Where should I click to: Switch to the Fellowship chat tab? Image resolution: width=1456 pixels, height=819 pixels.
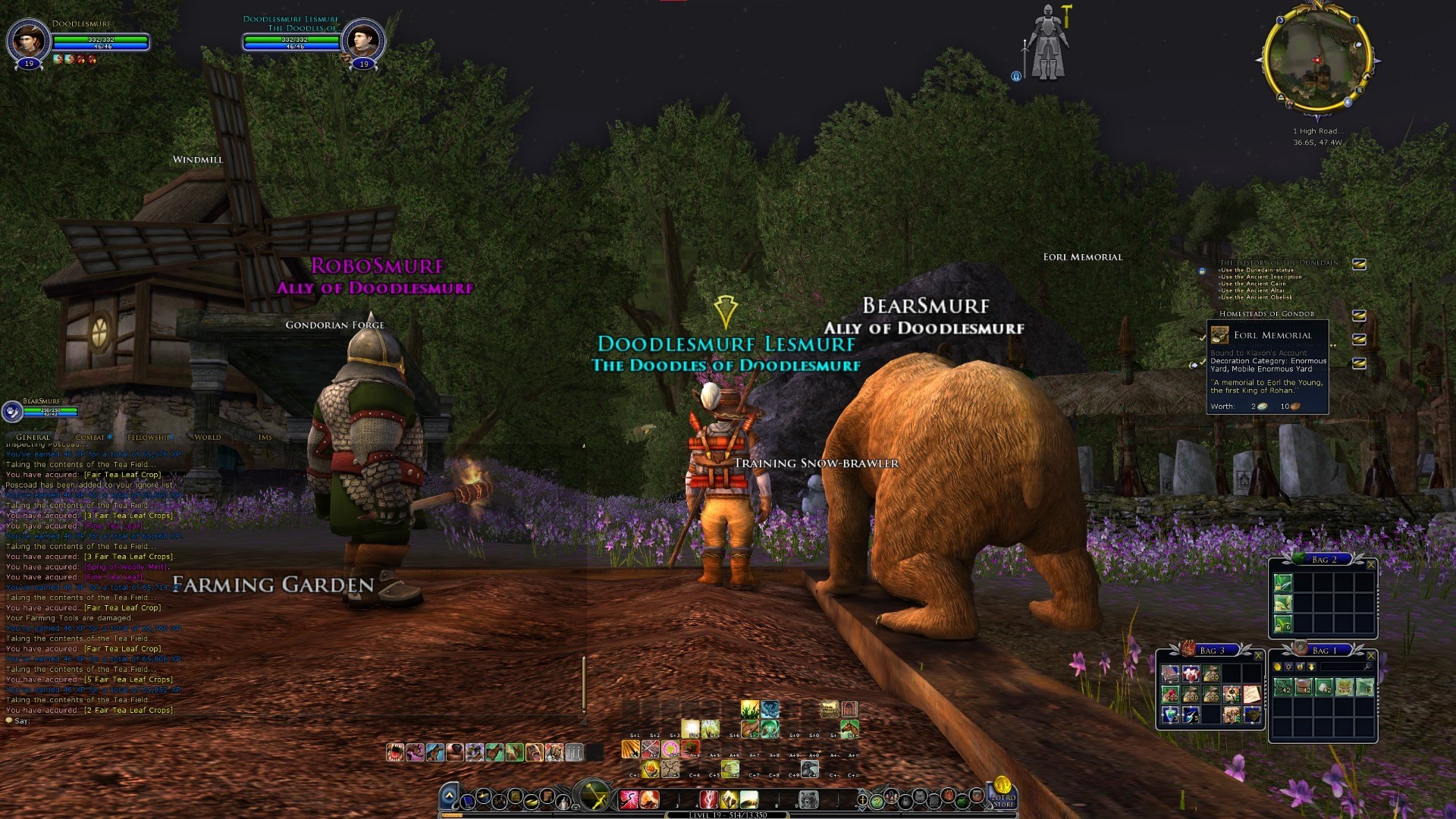tap(149, 438)
